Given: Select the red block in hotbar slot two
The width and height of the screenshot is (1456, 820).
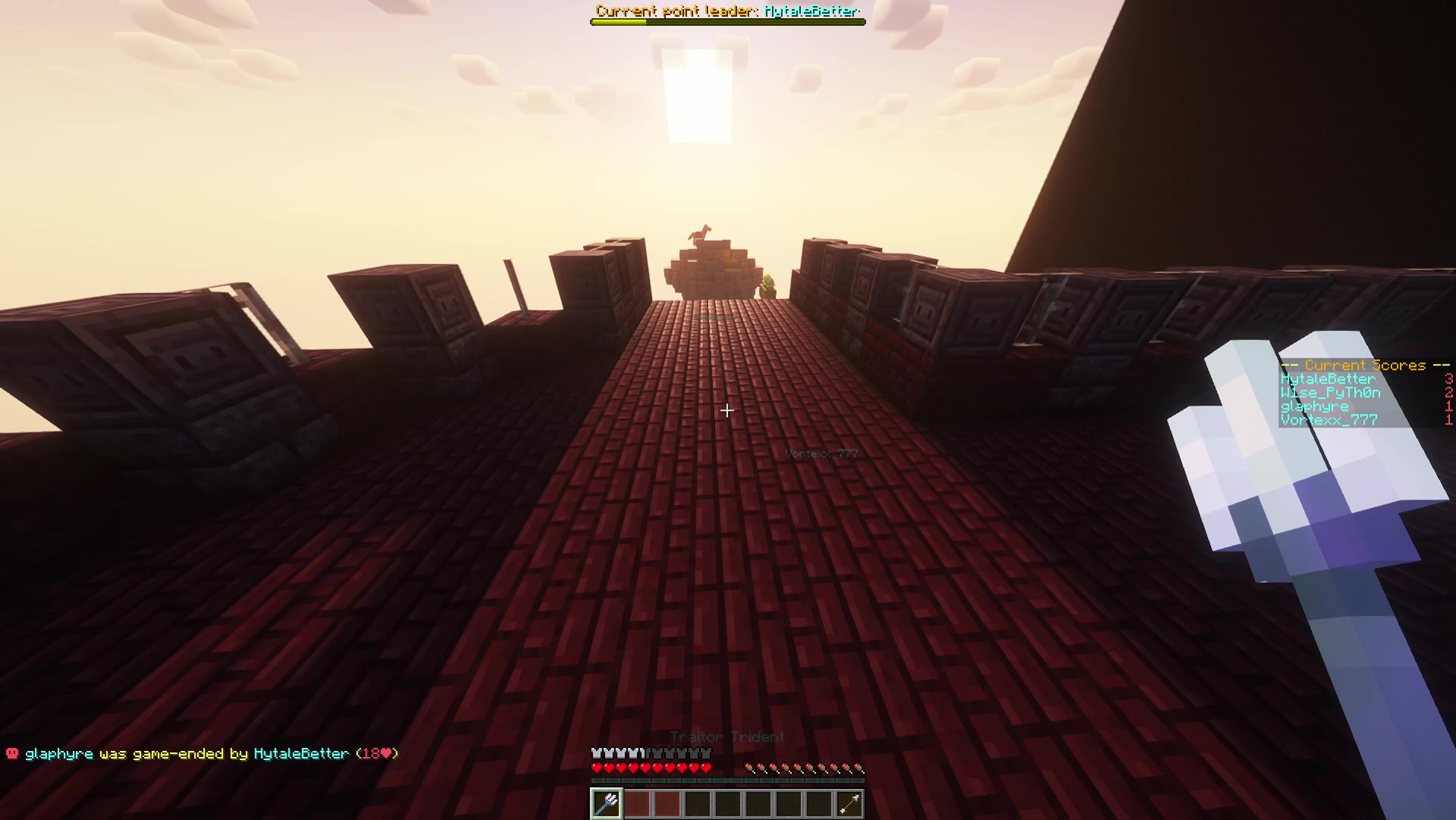Looking at the screenshot, I should pos(637,803).
